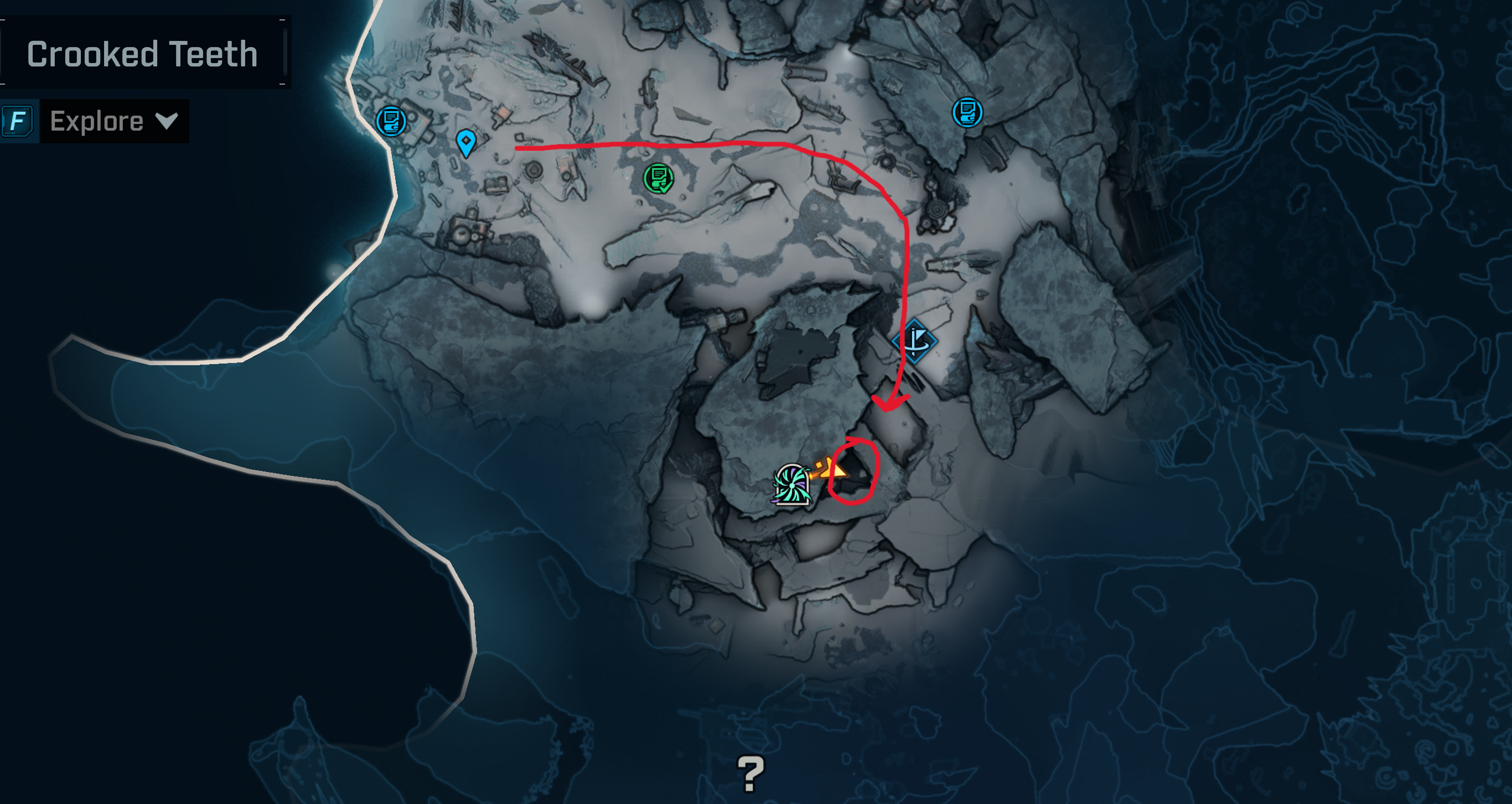
Task: Open the Explore filter dropdown
Action: tap(113, 122)
